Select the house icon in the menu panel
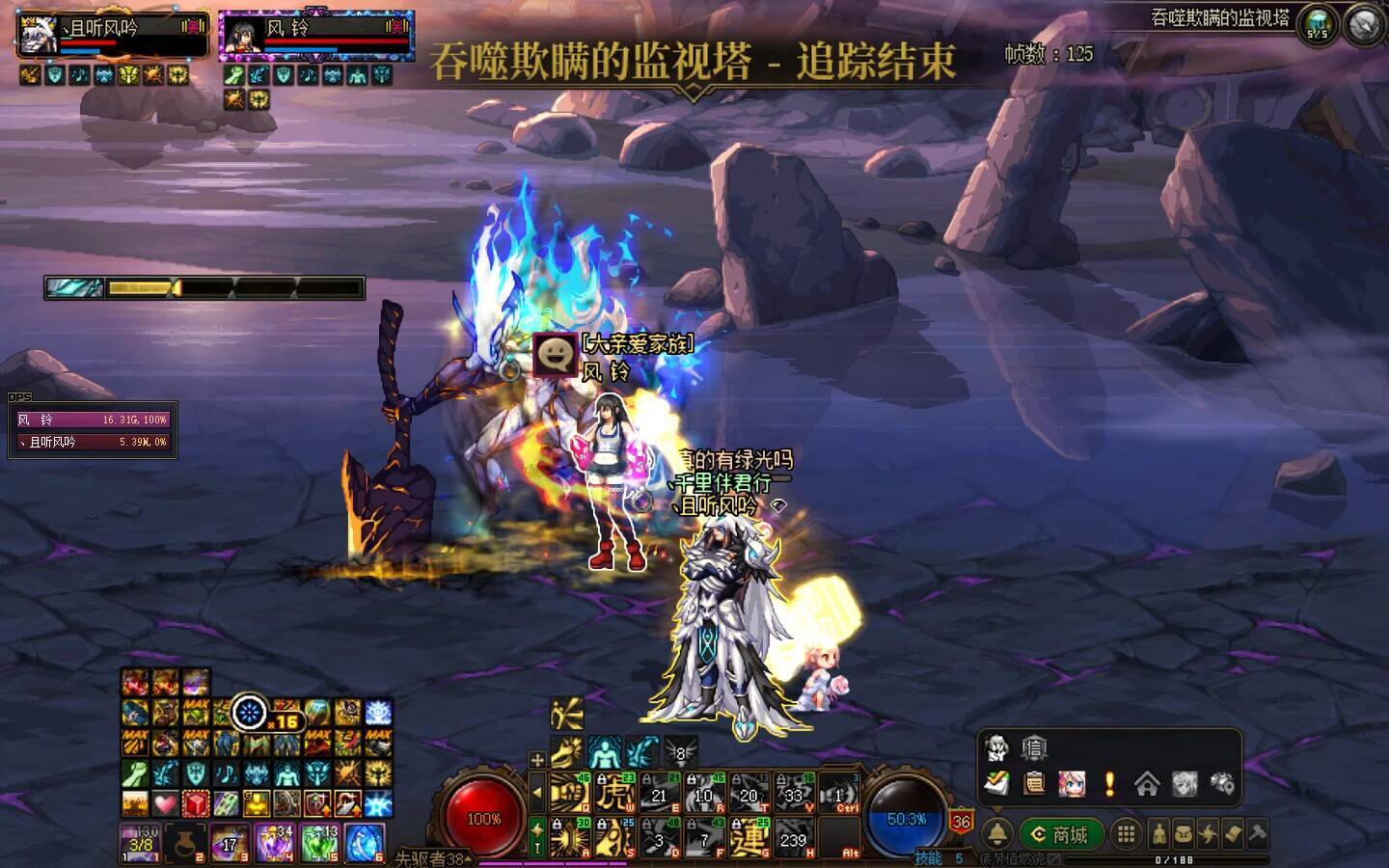Screen dimensions: 1389x868 click(1147, 784)
